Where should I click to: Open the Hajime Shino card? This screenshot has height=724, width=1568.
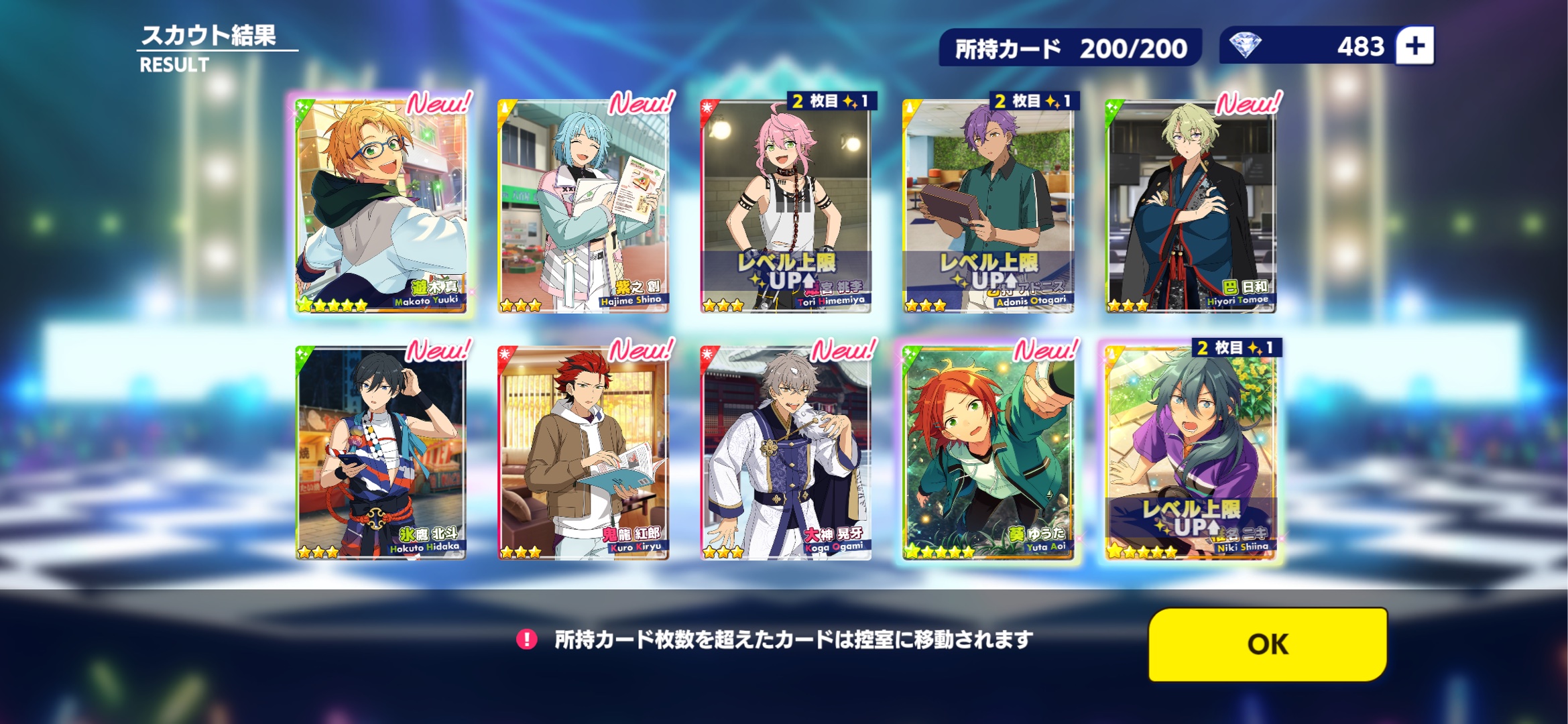(583, 205)
